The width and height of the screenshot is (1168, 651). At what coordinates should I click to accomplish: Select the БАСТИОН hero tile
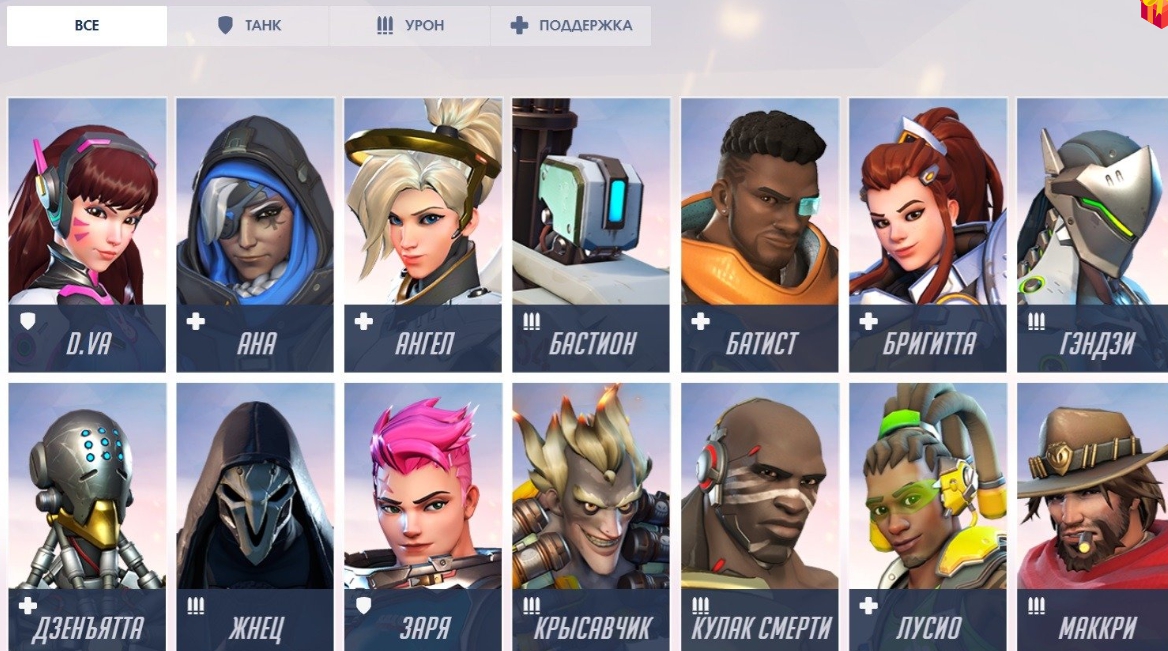tap(591, 235)
